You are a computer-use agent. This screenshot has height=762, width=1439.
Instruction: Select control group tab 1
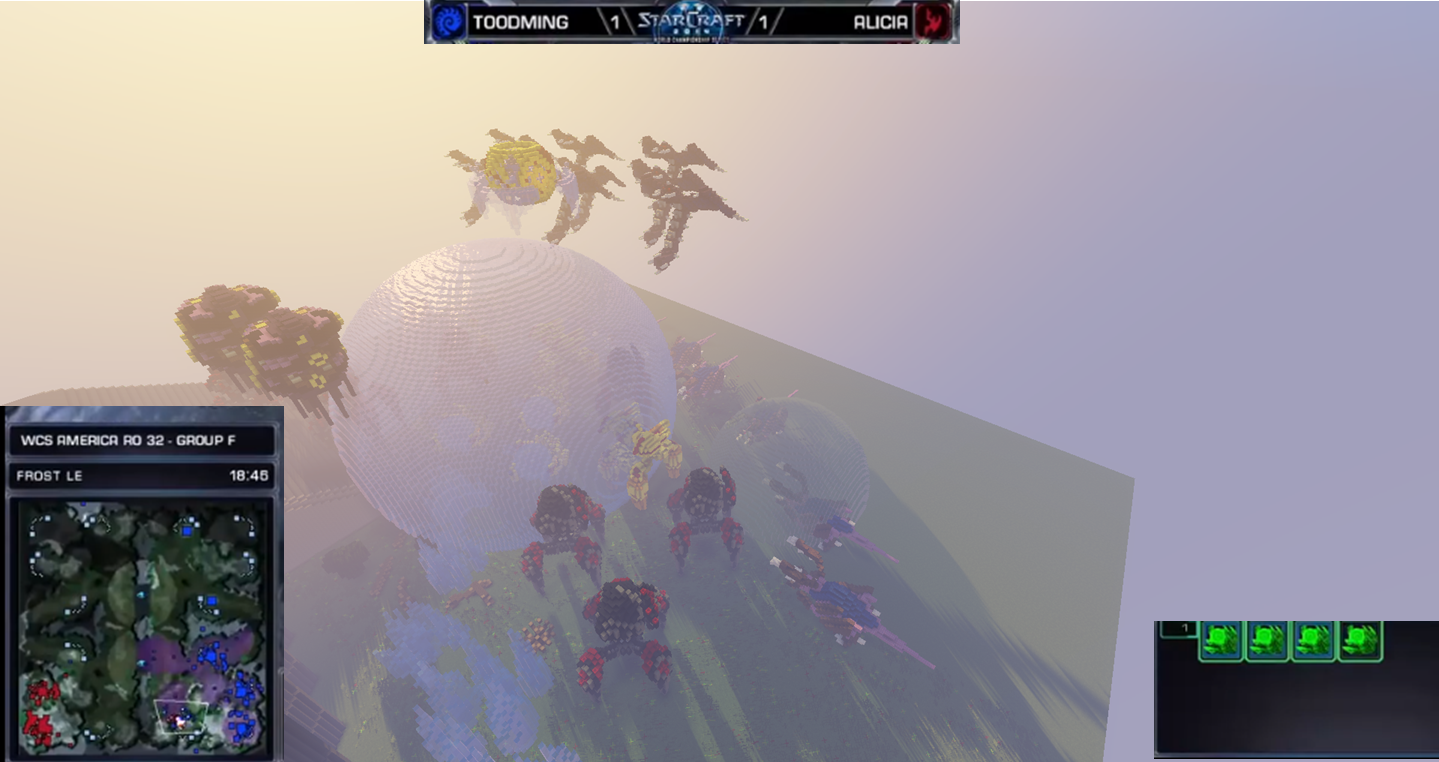pos(1180,629)
